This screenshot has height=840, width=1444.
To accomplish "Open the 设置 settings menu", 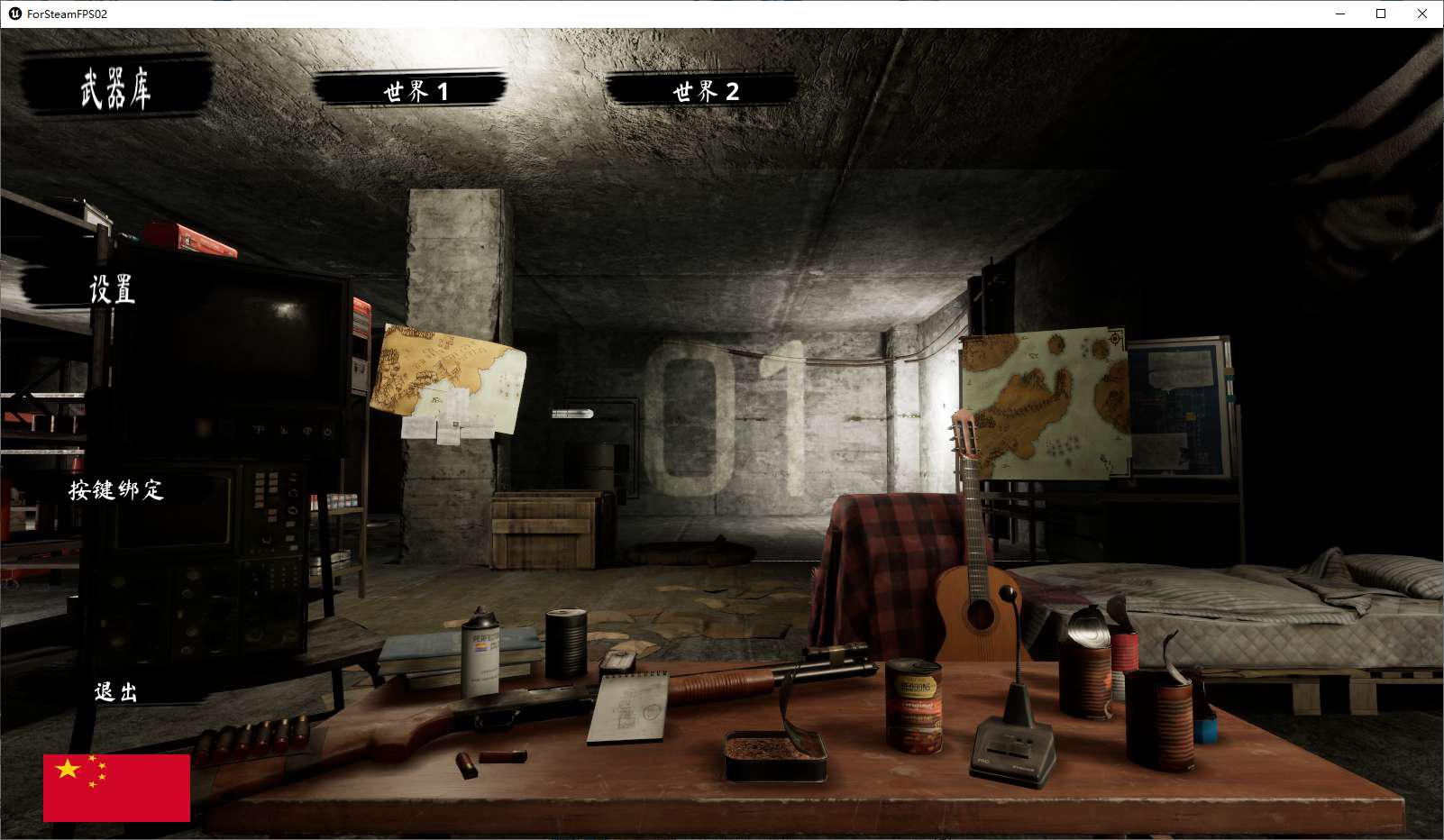I will point(112,289).
